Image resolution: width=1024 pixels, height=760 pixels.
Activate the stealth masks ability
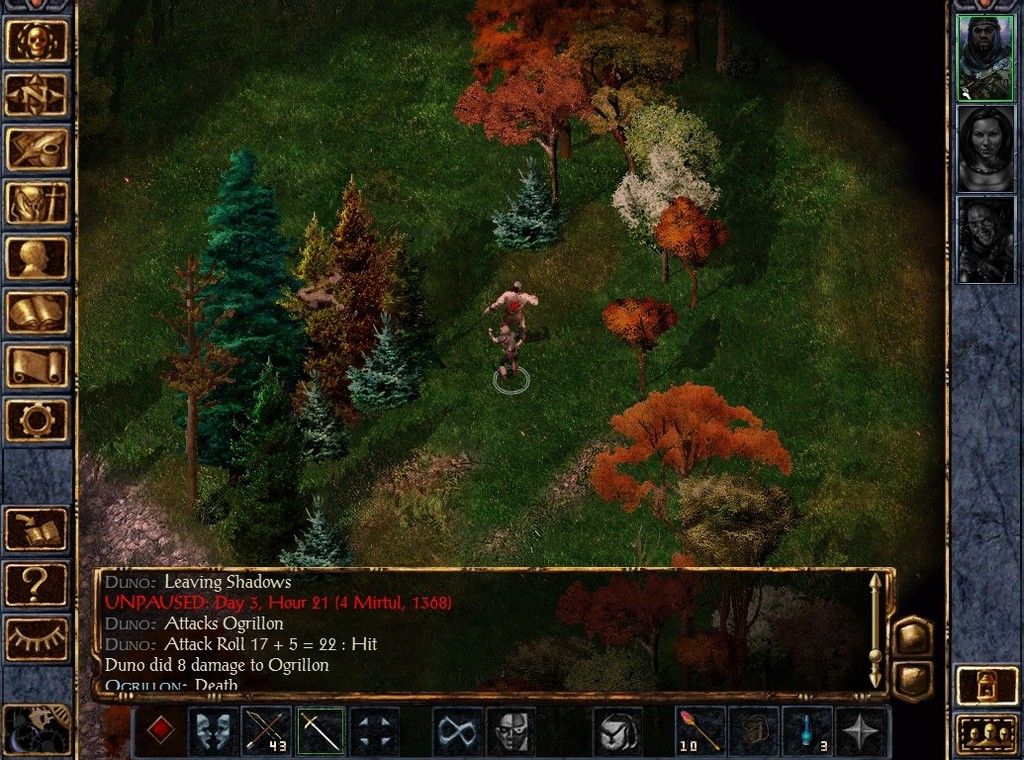pos(214,731)
